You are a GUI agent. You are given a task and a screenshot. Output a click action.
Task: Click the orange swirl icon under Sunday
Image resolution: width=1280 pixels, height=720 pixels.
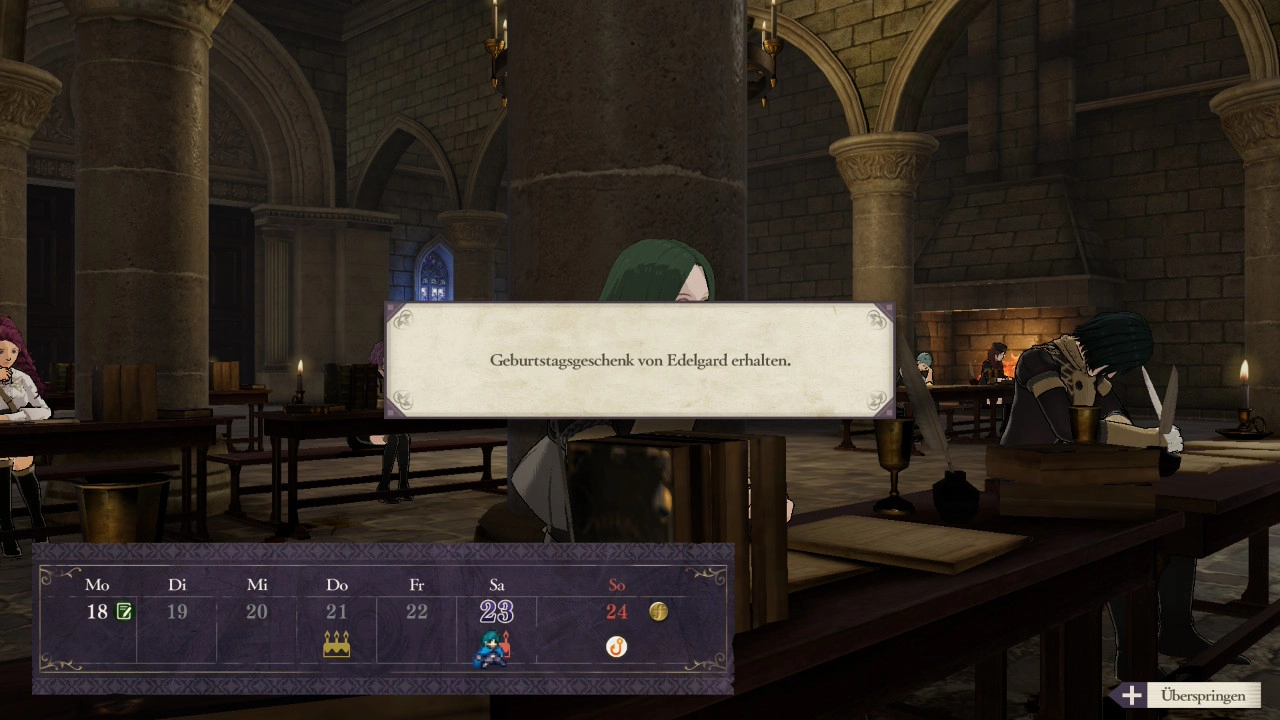617,647
